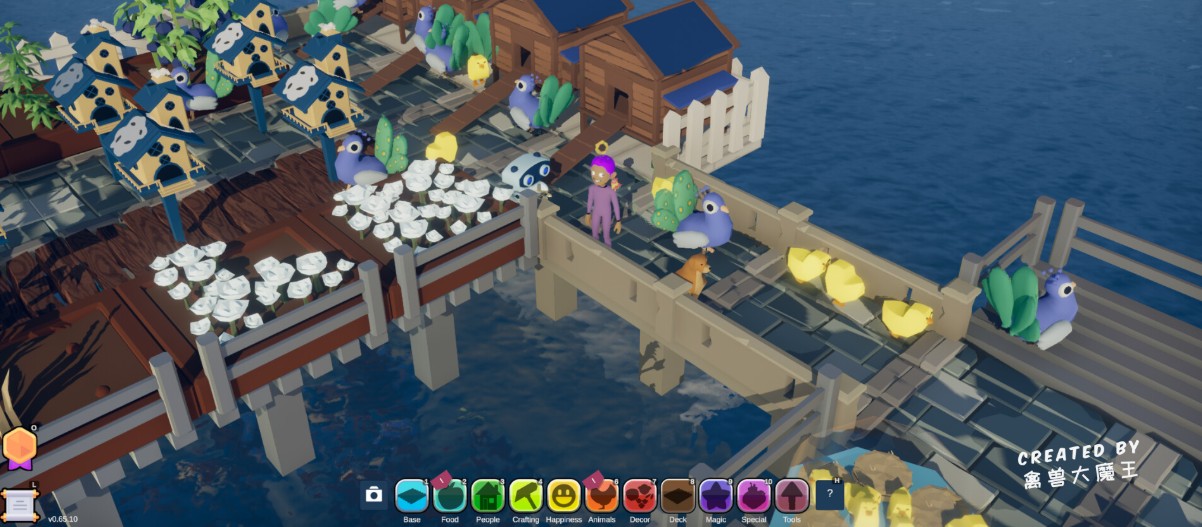Show the Decor category items
Viewport: 1202px width, 527px height.
pos(640,495)
